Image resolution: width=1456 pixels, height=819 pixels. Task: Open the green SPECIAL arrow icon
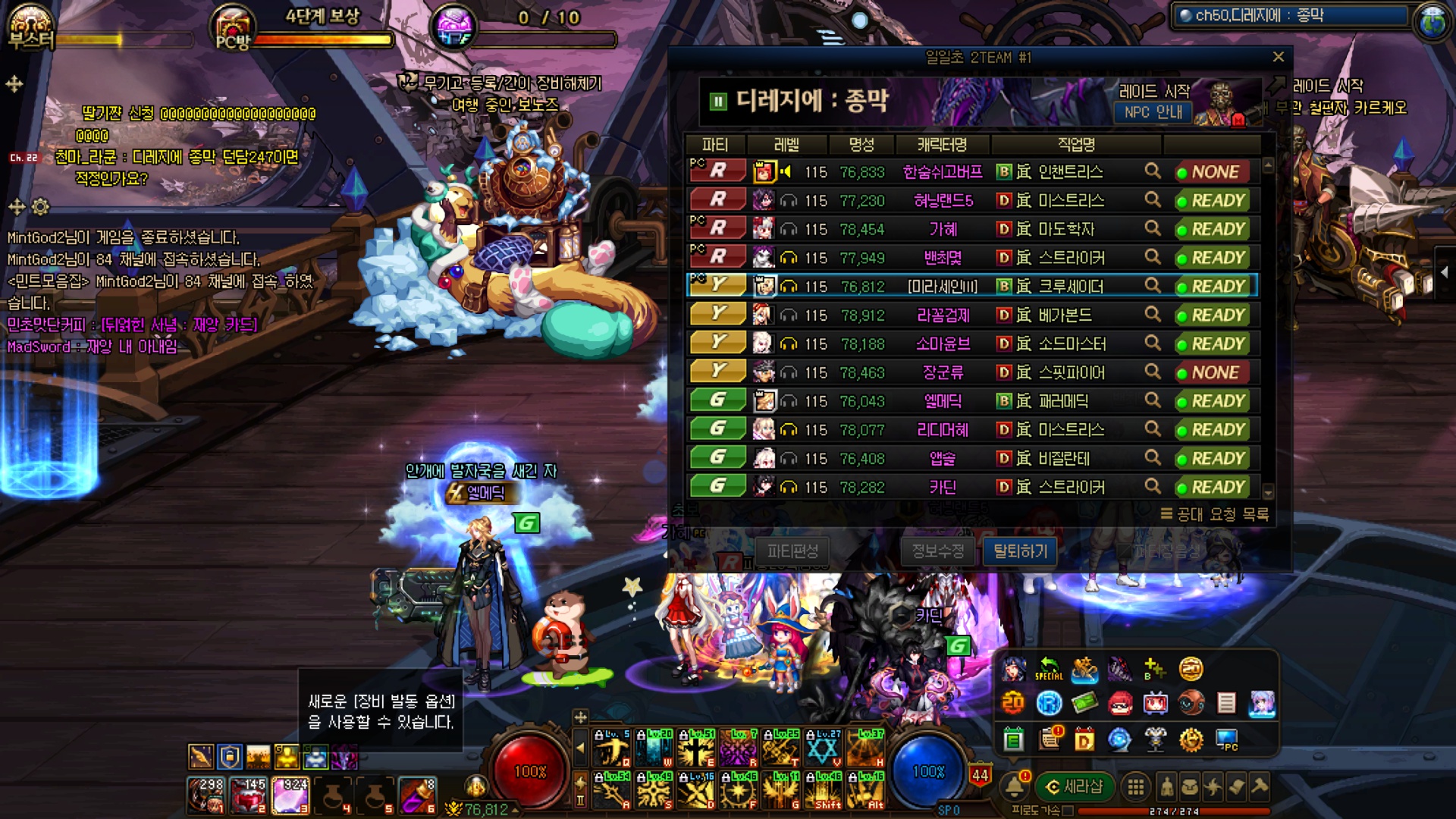pos(1049,668)
